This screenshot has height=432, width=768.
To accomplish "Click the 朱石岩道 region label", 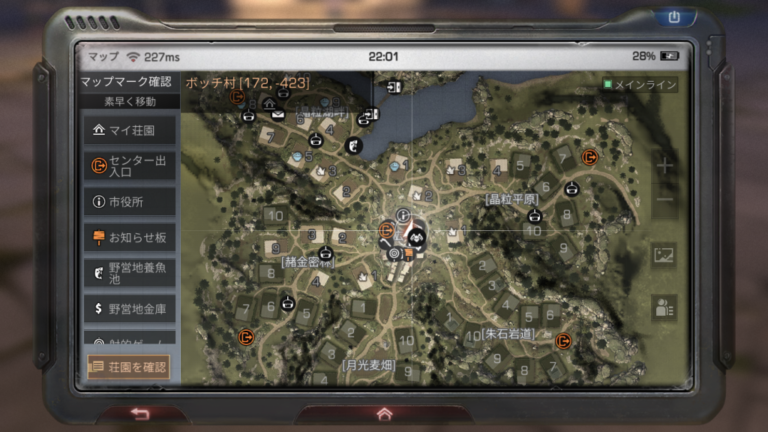I will 508,333.
